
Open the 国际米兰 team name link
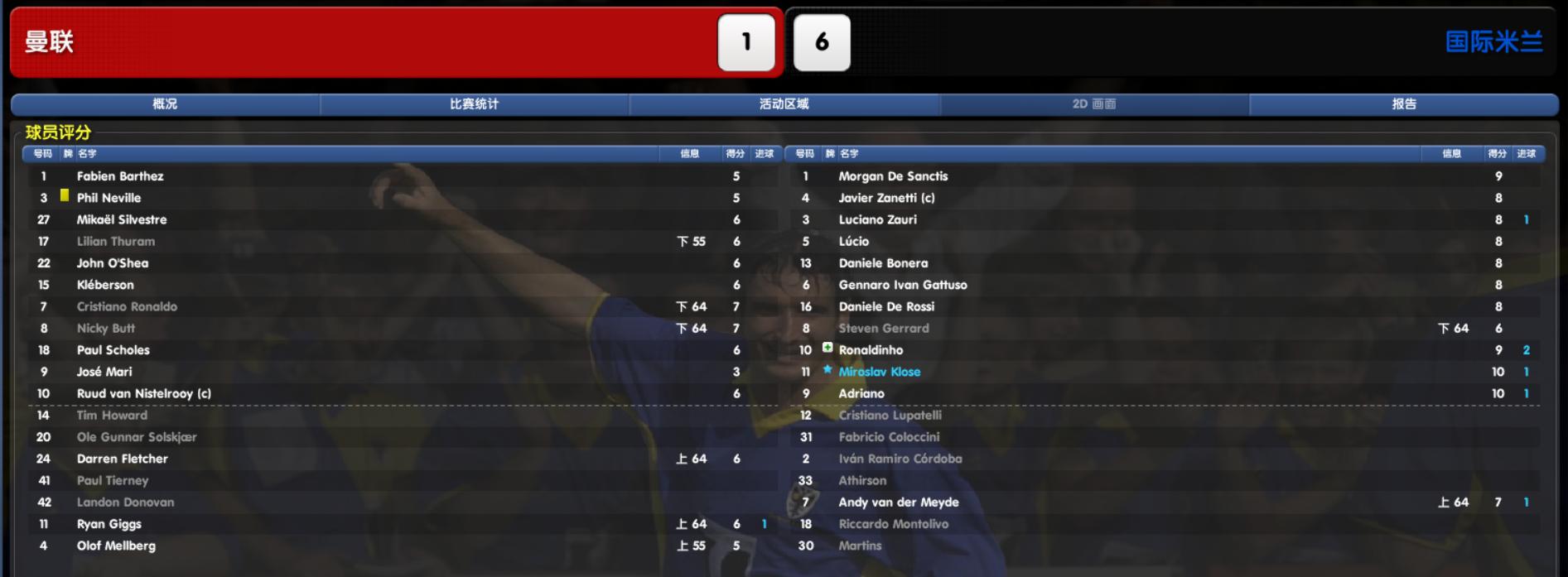tap(1493, 42)
